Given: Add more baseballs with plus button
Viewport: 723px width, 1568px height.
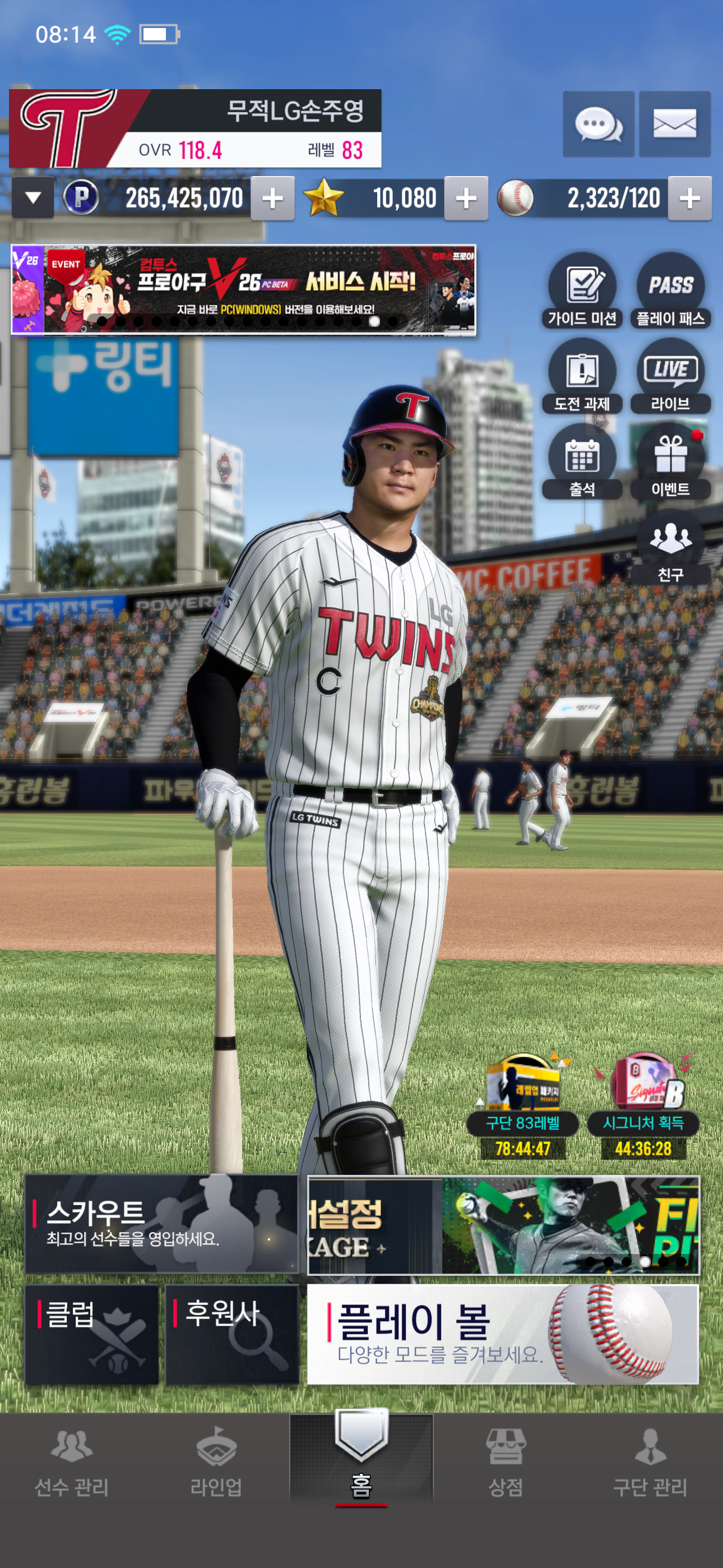Looking at the screenshot, I should [x=689, y=199].
